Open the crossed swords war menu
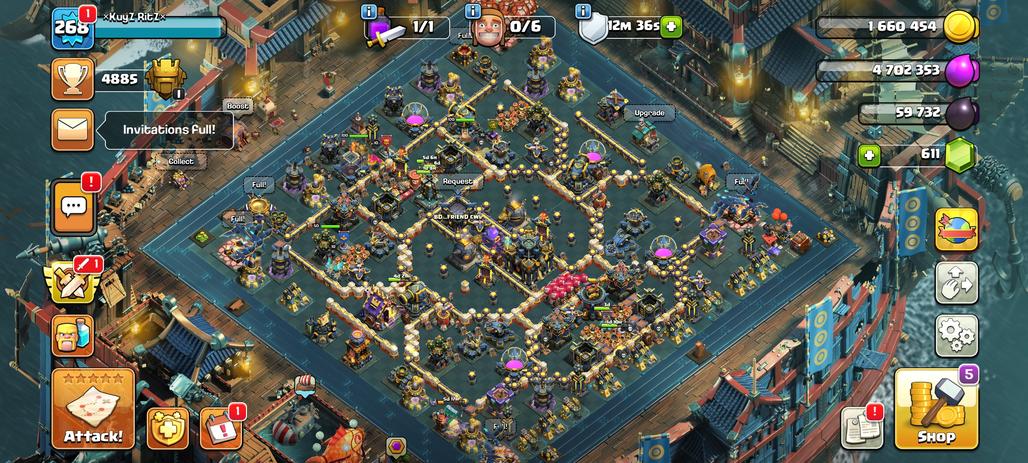1028x463 pixels. click(73, 282)
